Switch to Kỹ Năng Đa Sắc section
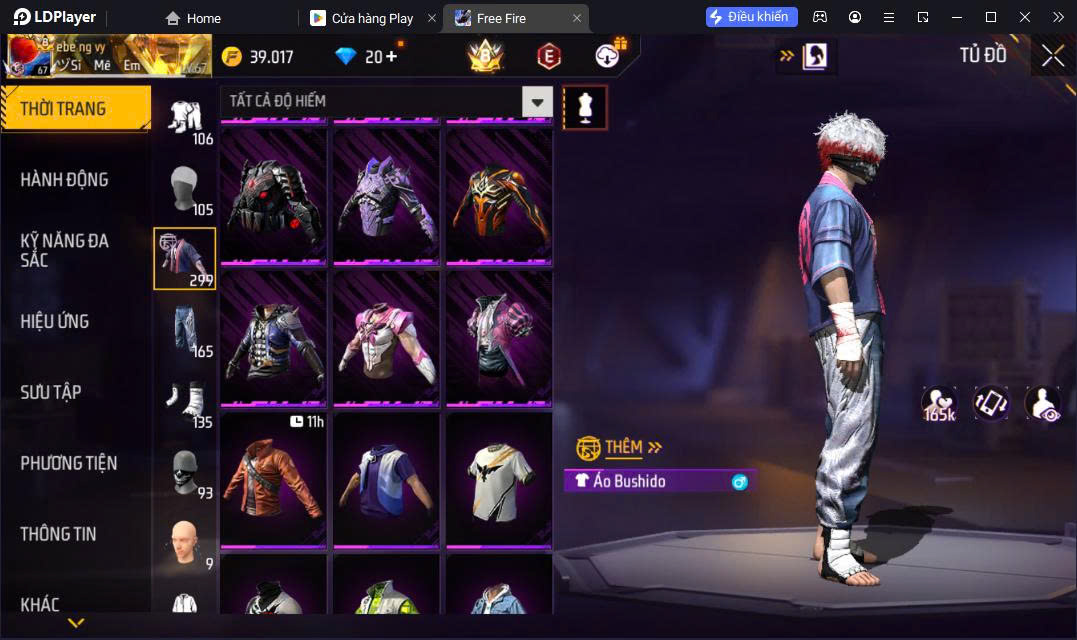 (x=64, y=250)
